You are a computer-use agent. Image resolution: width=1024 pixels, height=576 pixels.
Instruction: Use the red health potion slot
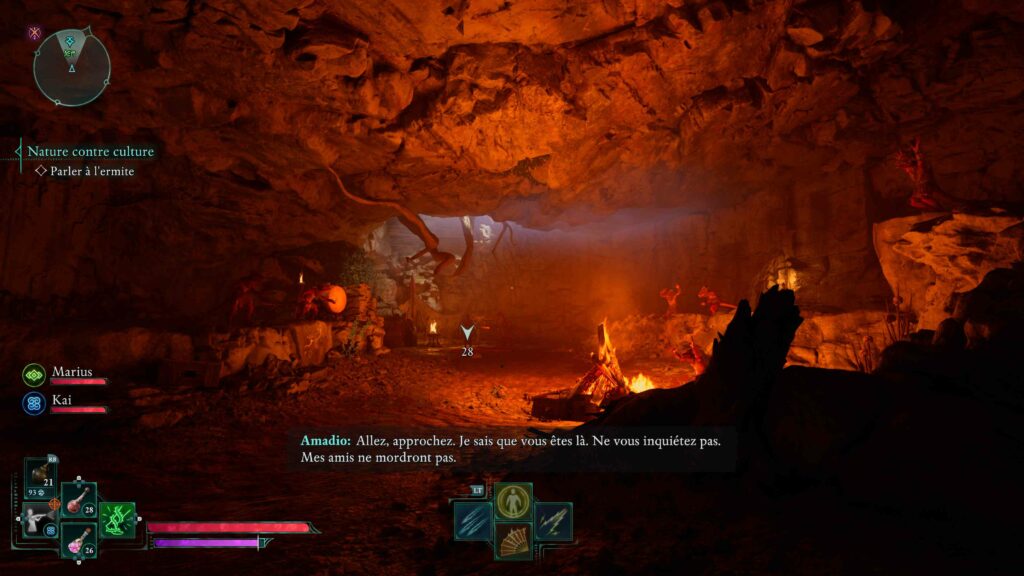coord(78,501)
